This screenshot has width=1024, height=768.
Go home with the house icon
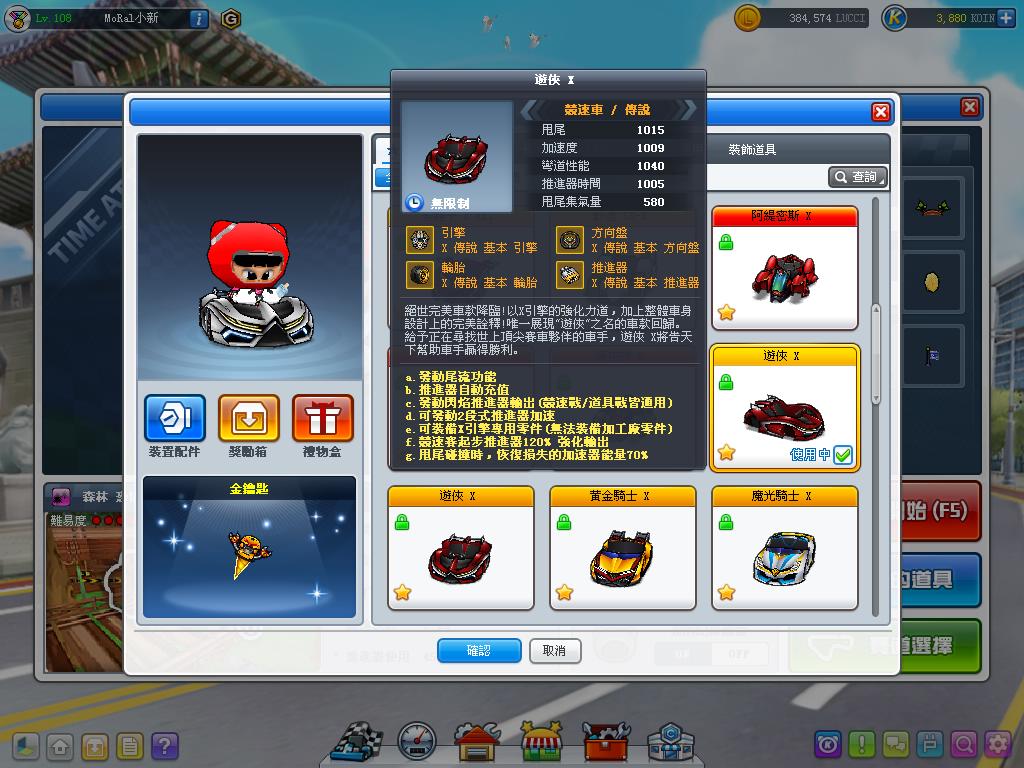pyautogui.click(x=61, y=746)
